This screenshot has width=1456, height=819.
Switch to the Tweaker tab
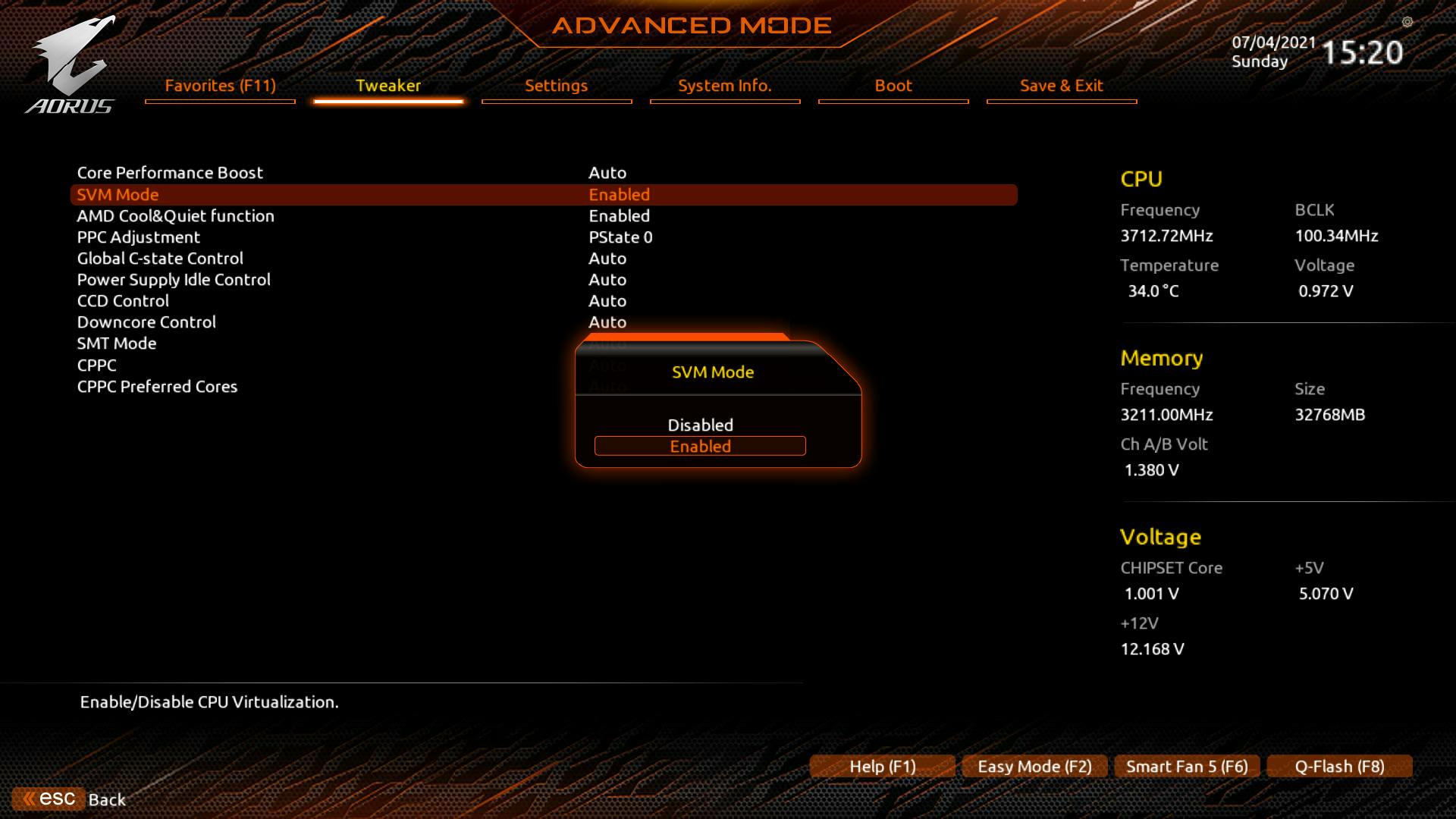click(x=388, y=86)
